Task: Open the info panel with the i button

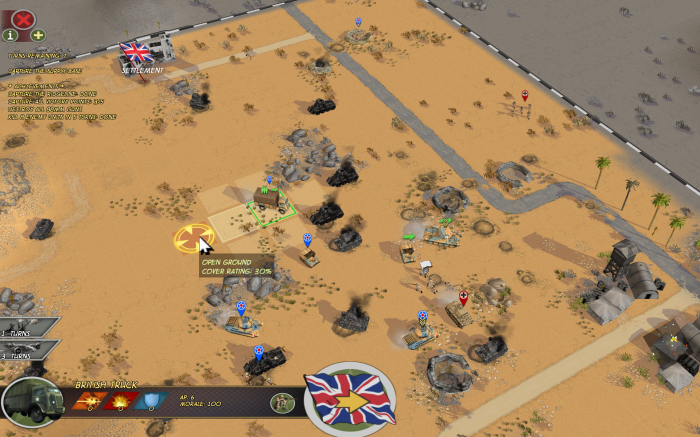Action: click(x=11, y=35)
